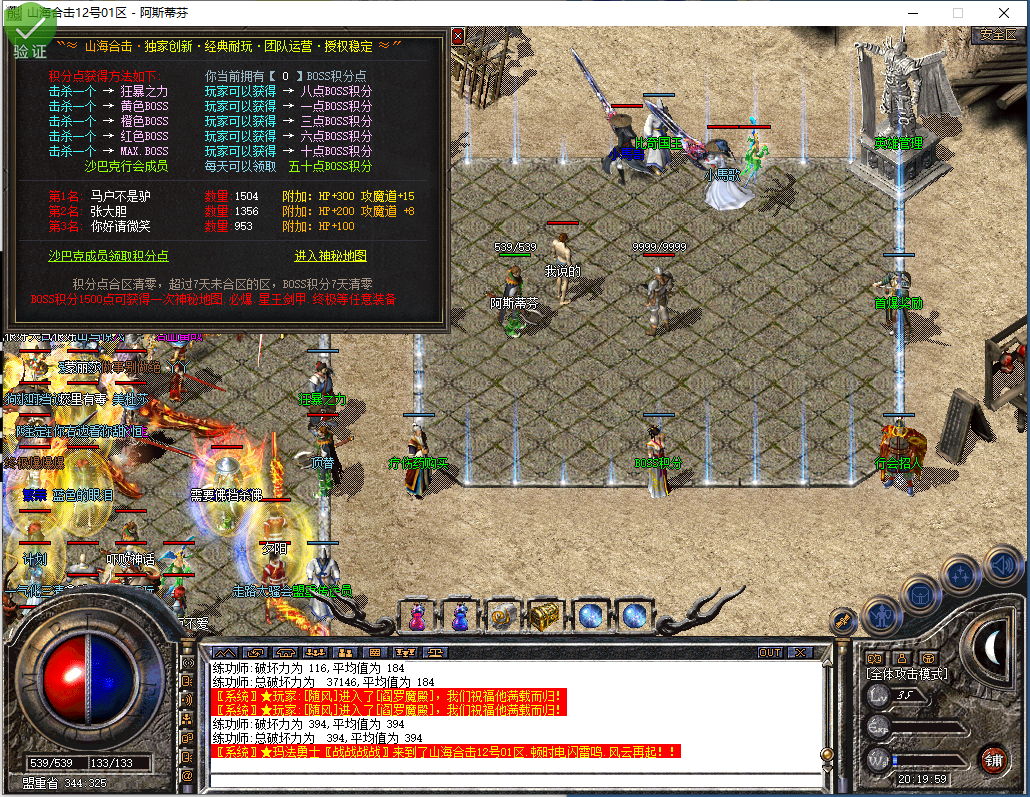Close the BOSS积分 dialog panel

[x=458, y=36]
